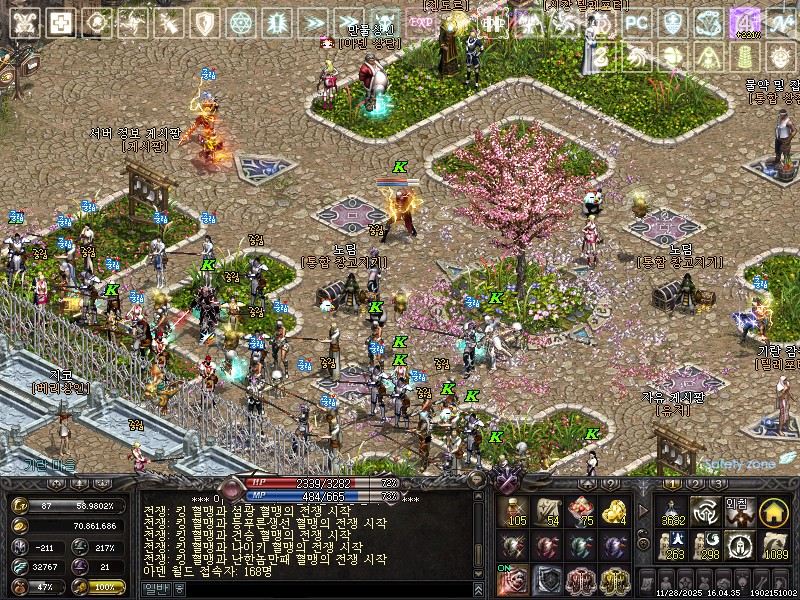Toggle the skill slot marked ON
This screenshot has height=600, width=800.
tap(514, 581)
